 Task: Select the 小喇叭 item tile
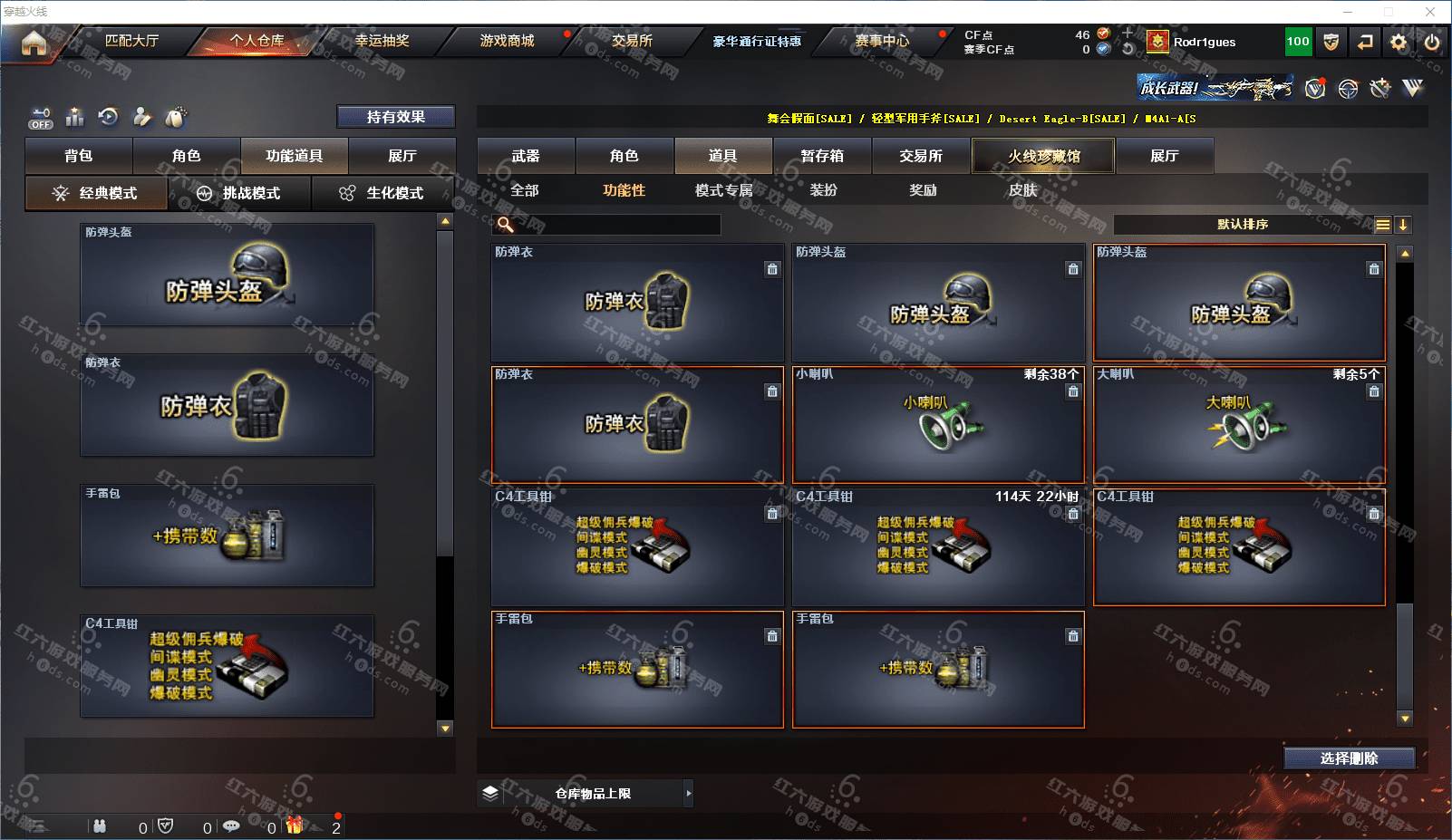(938, 424)
